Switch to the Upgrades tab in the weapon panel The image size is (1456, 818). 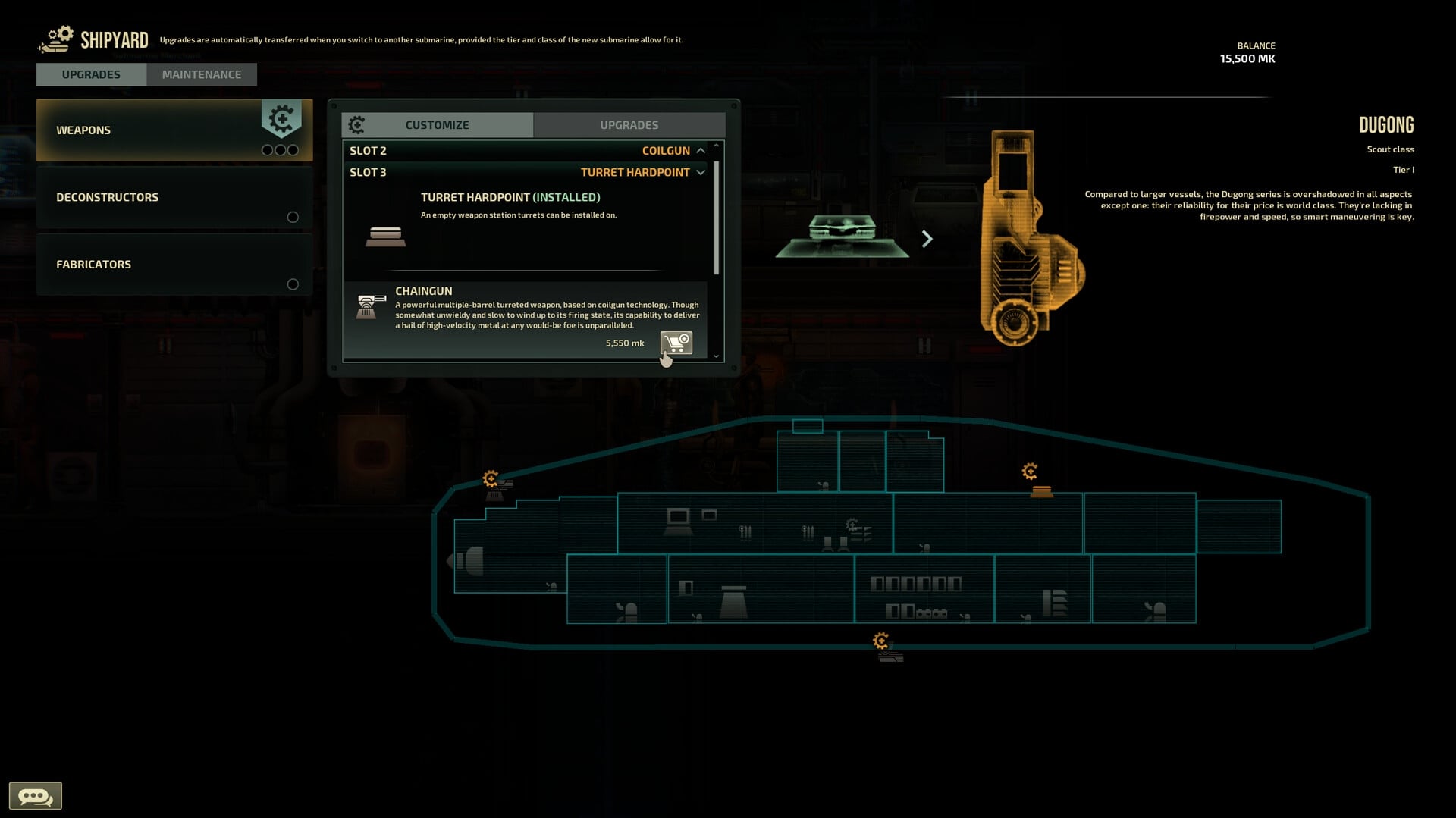click(x=629, y=124)
